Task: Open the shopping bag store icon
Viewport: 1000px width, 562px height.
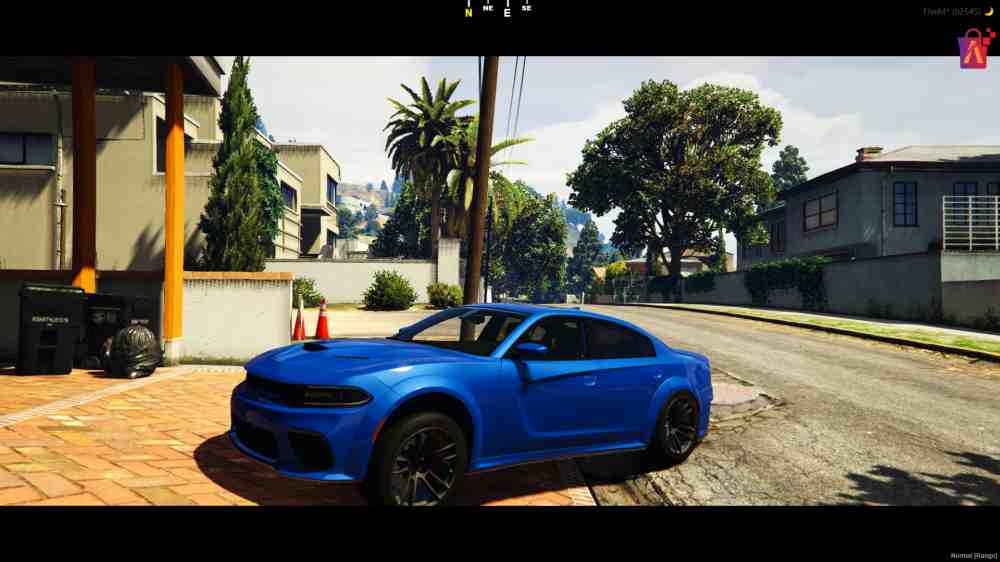Action: [973, 48]
